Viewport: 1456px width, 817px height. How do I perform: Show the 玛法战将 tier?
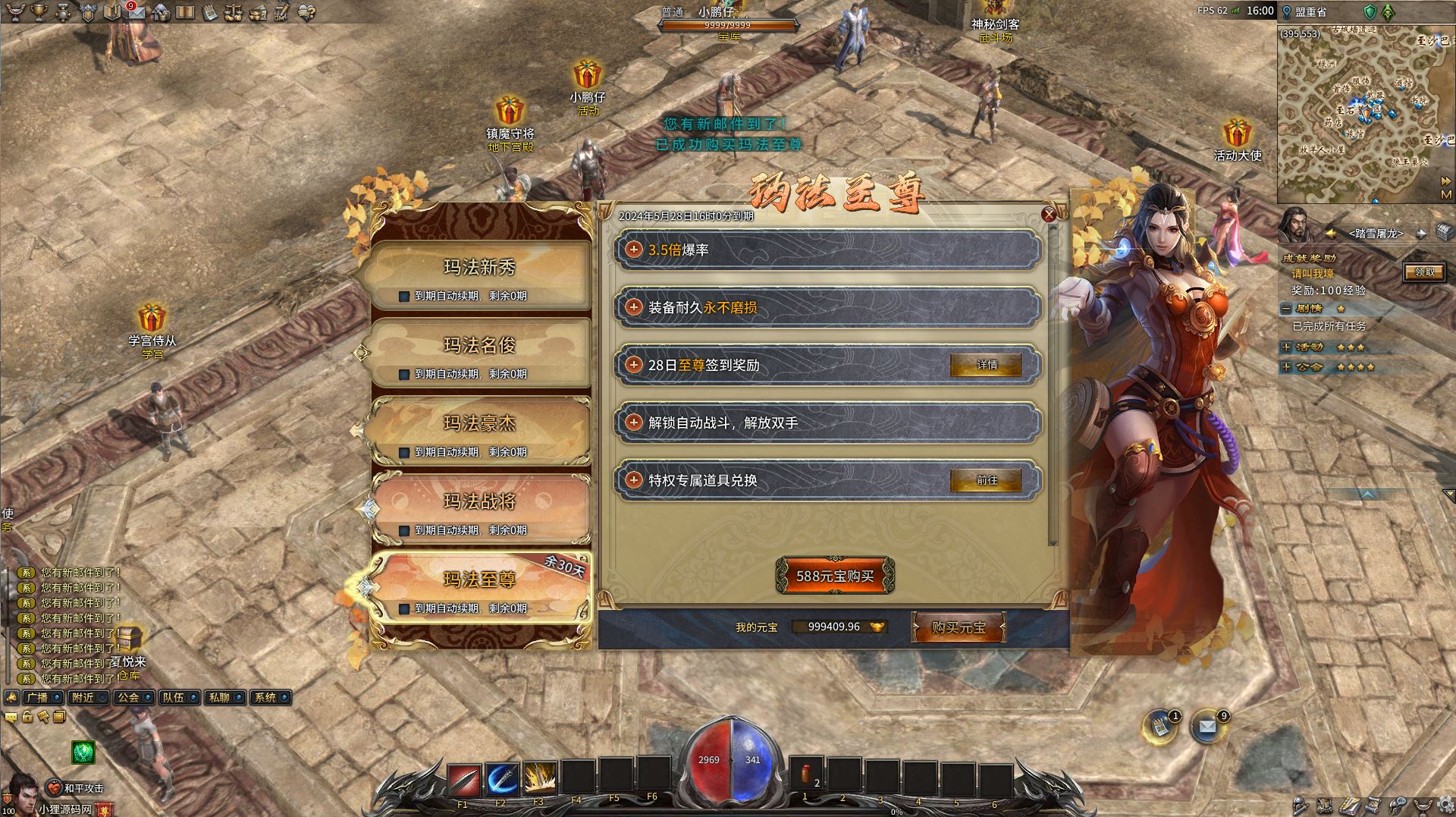tap(479, 502)
